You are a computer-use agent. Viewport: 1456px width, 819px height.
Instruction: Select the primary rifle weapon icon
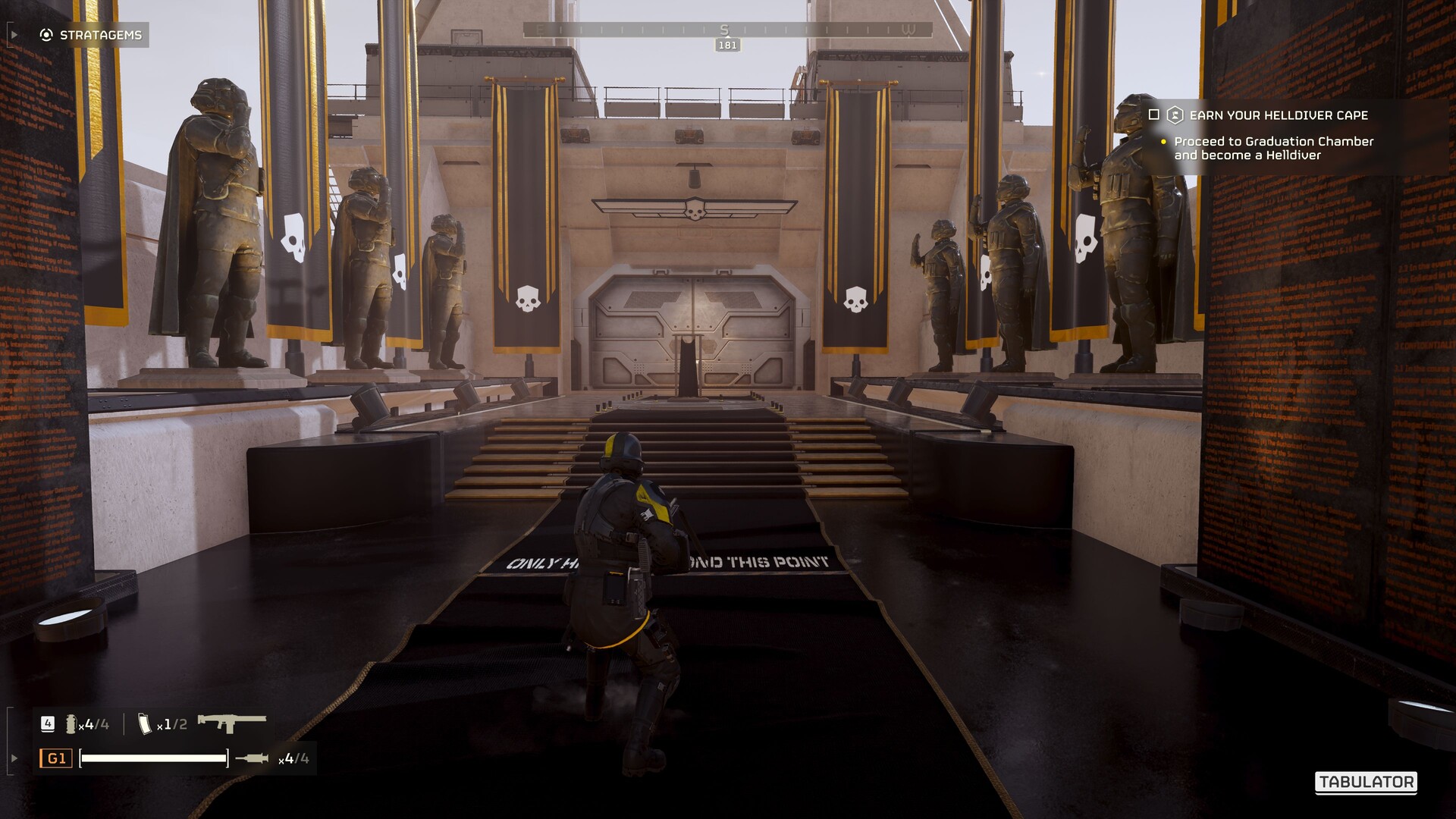point(231,723)
